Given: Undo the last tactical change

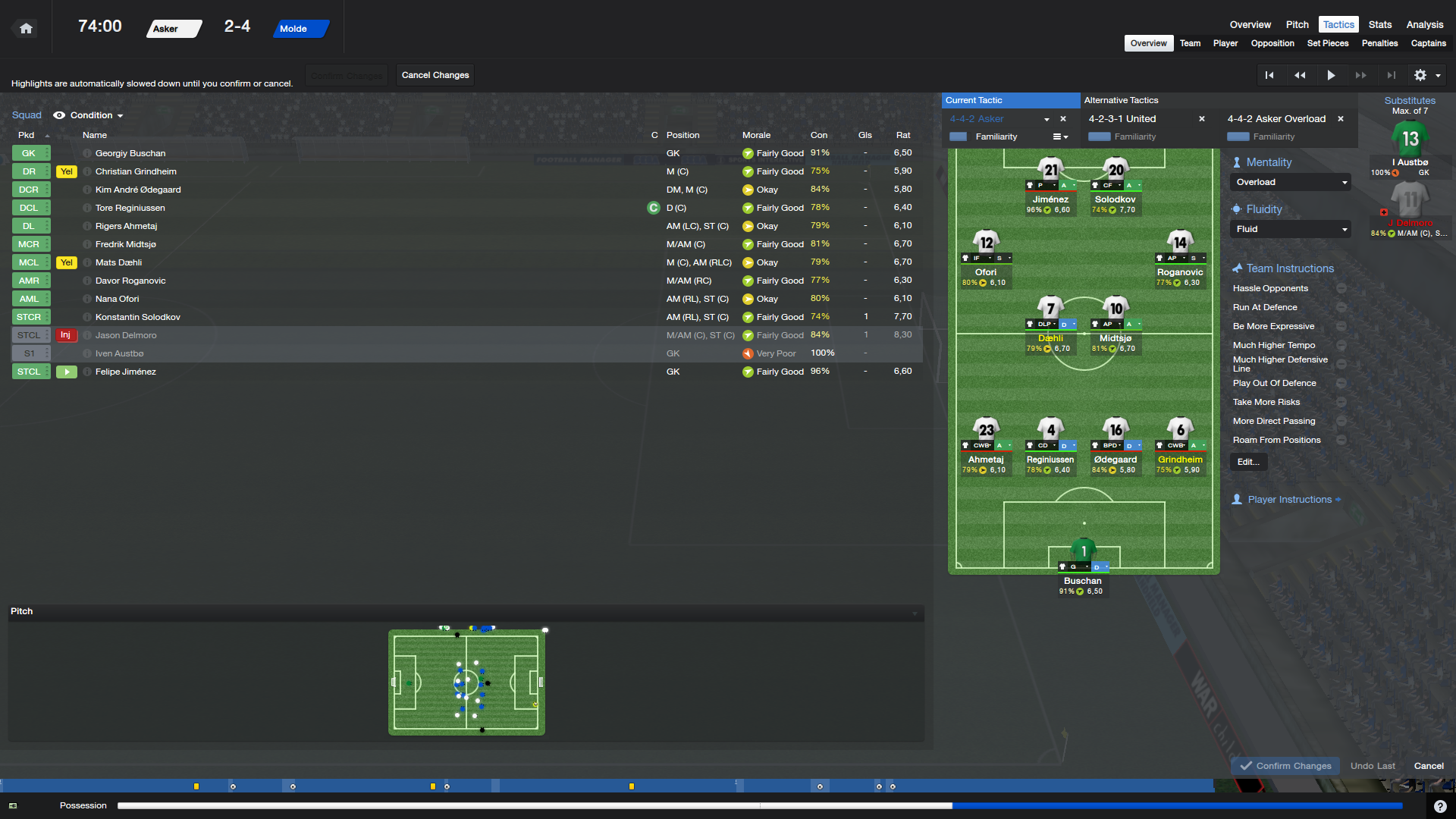Looking at the screenshot, I should (x=1372, y=766).
